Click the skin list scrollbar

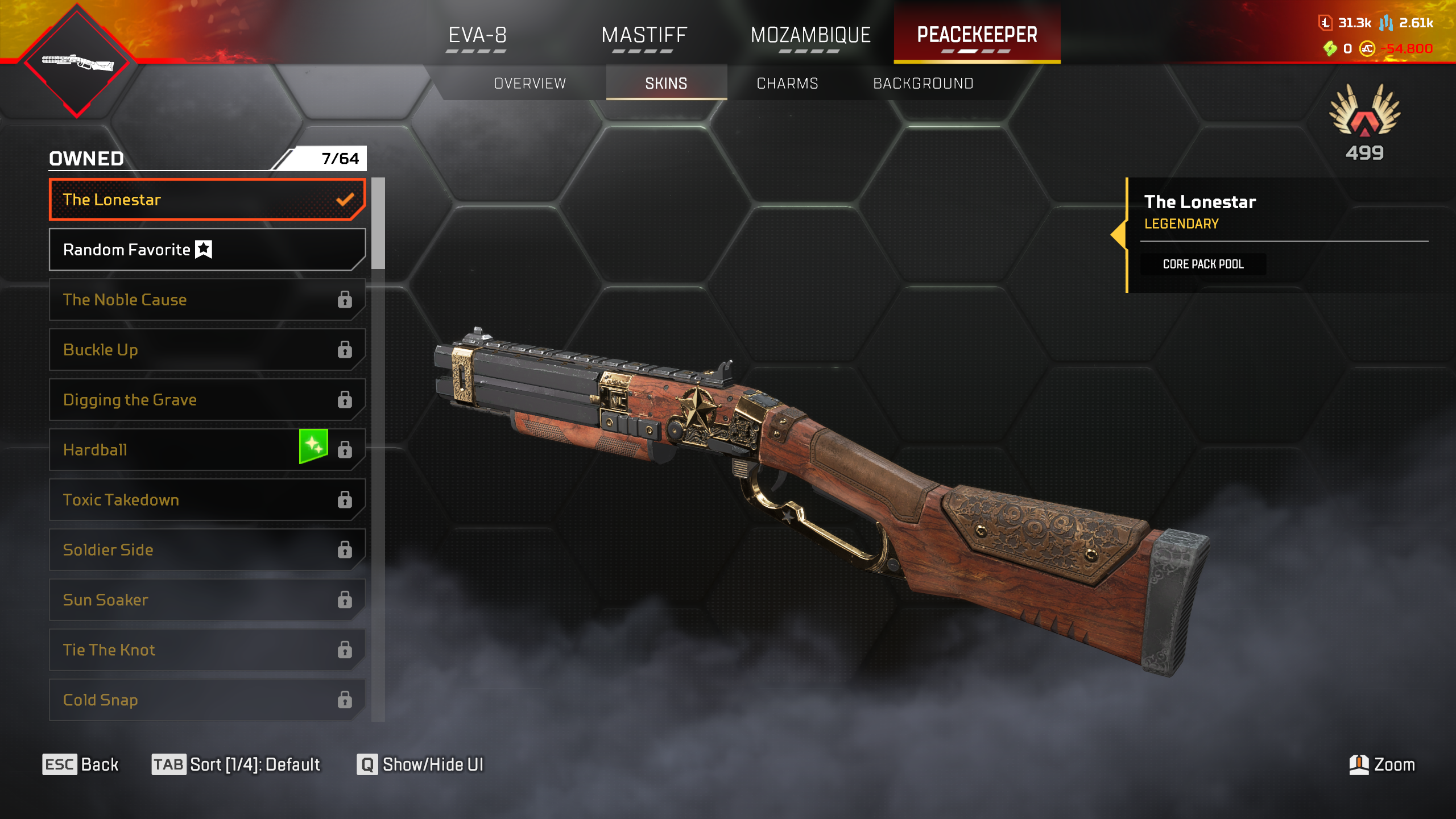[378, 223]
